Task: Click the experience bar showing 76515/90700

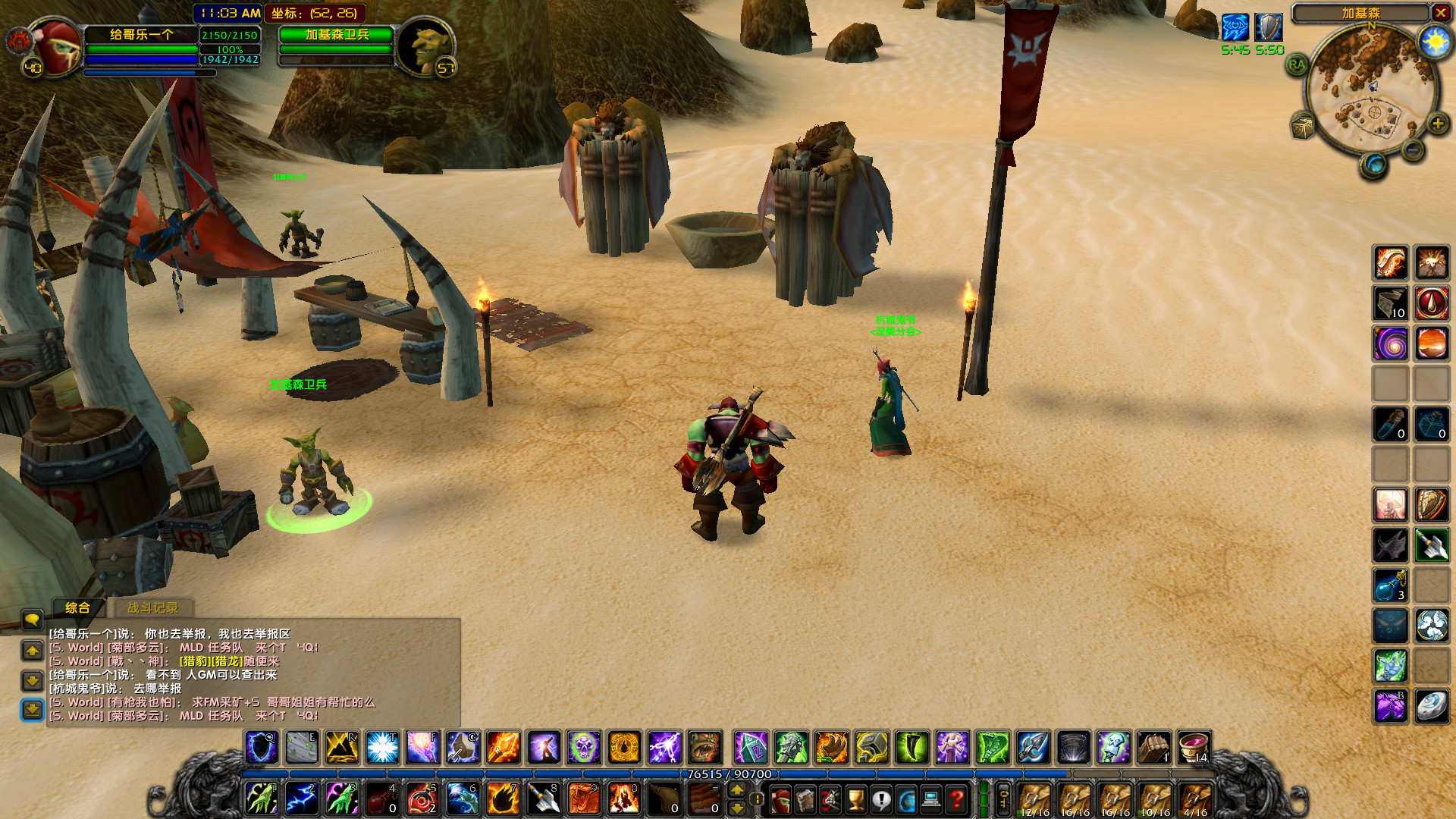Action: point(728,774)
